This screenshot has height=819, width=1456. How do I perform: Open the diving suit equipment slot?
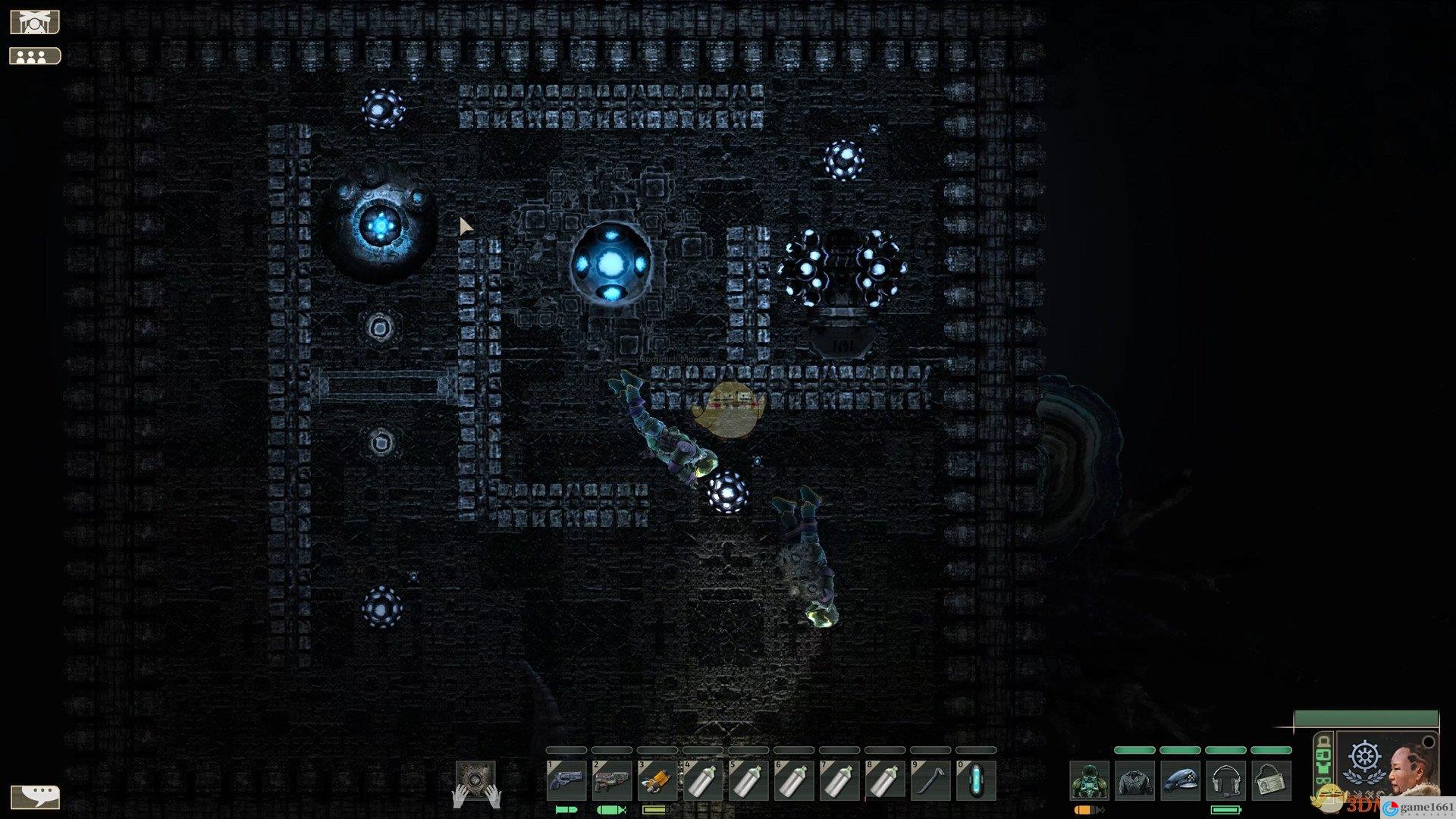[x=1089, y=781]
